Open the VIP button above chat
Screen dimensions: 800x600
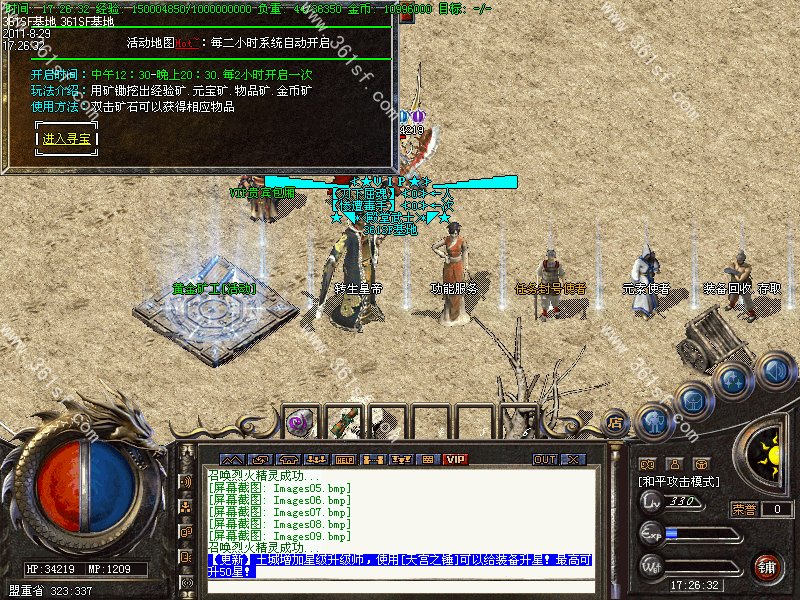click(456, 459)
